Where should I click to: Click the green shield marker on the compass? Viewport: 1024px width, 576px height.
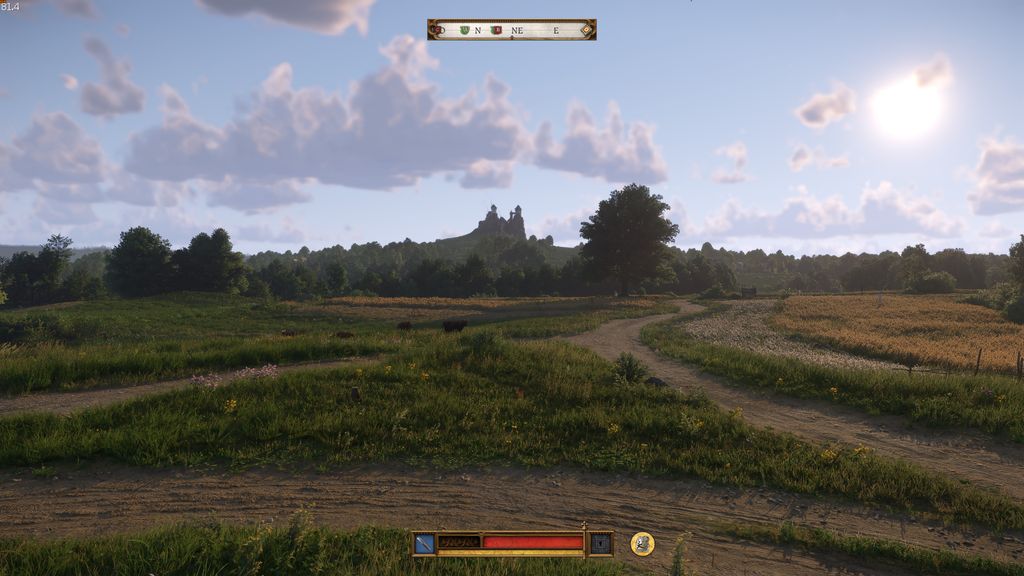tap(464, 30)
